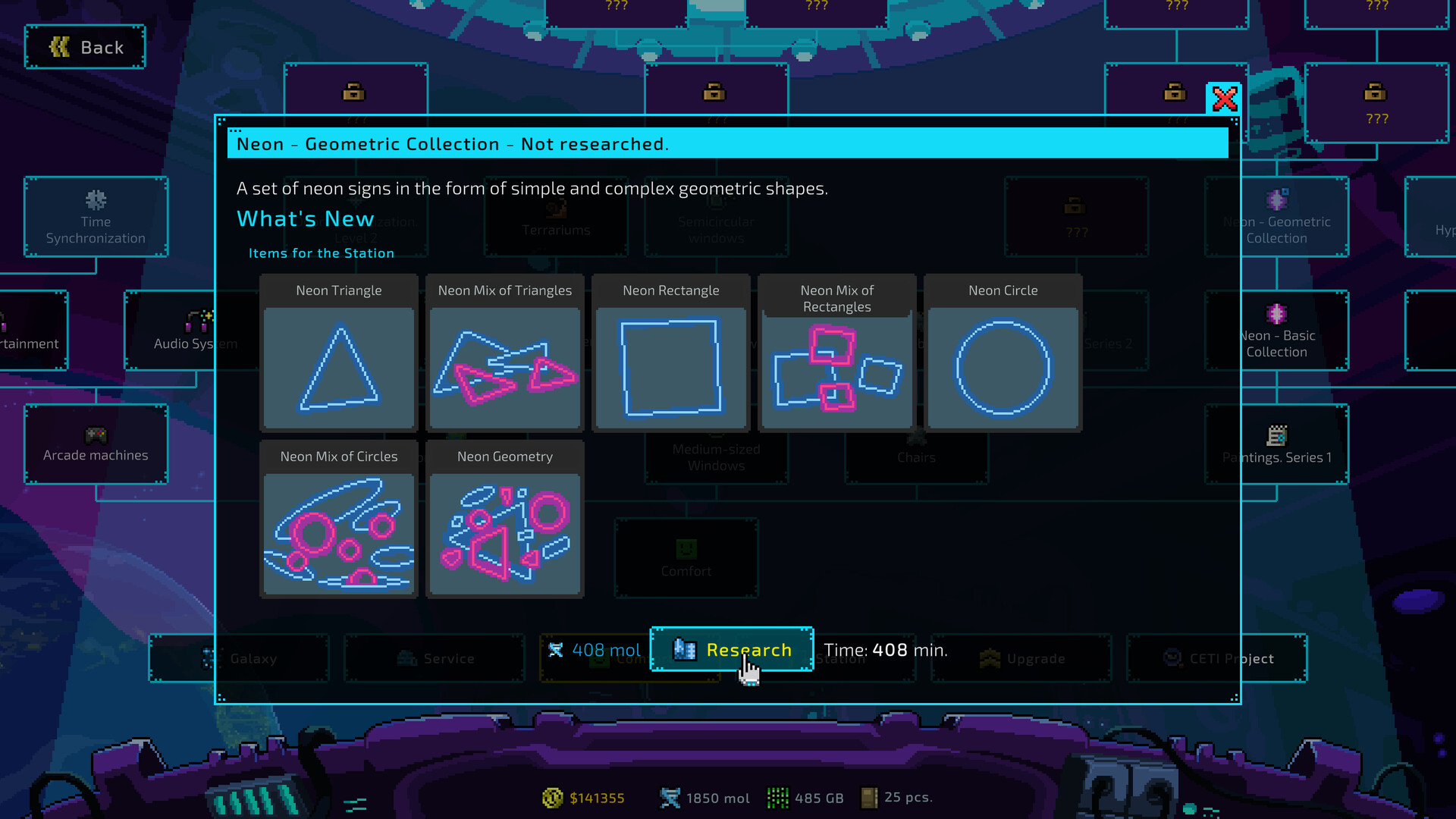Click the Back button
The height and width of the screenshot is (819, 1456).
(84, 46)
